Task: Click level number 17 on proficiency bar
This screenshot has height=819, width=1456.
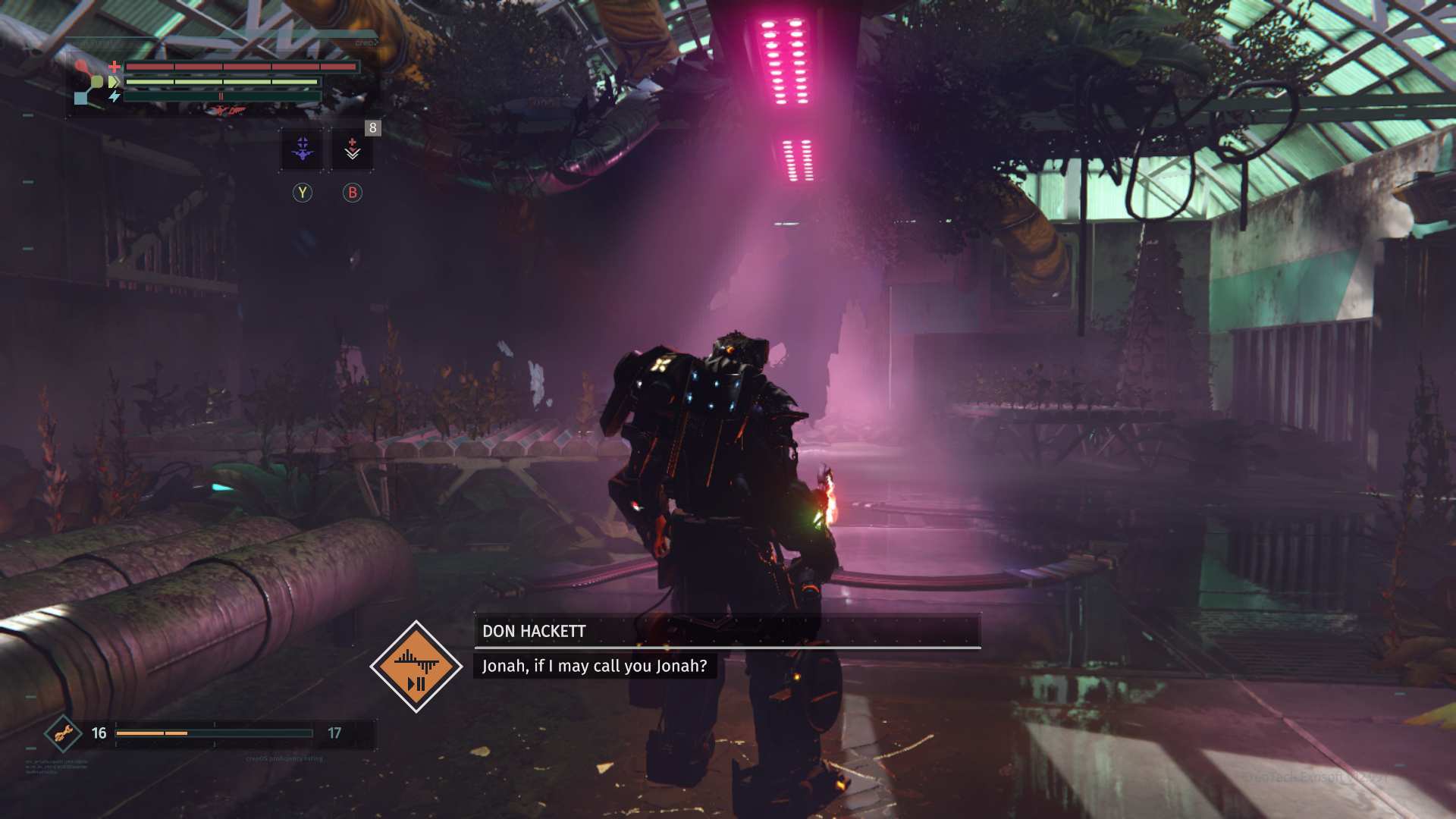Action: (334, 733)
